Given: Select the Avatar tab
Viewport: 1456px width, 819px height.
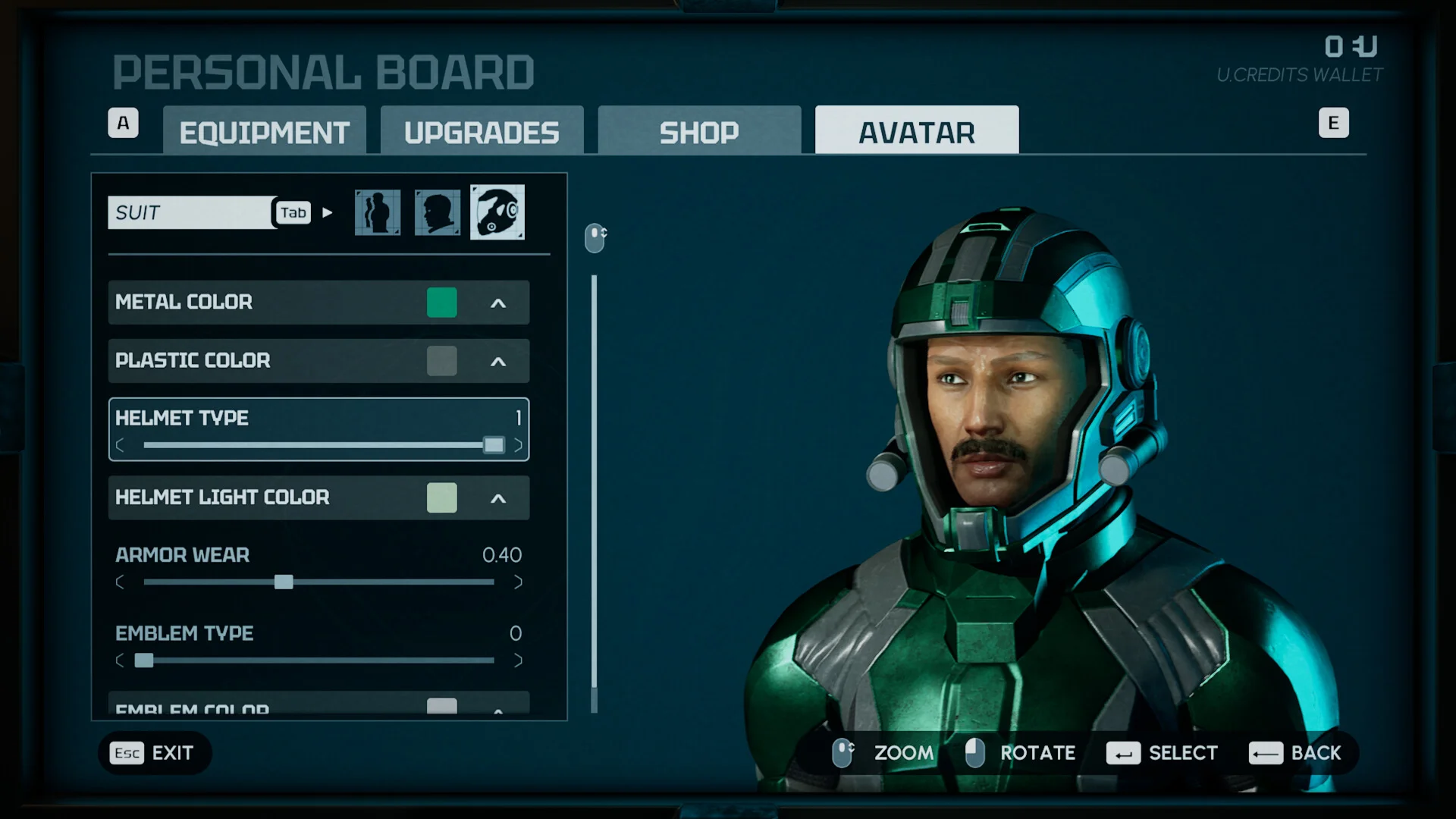Looking at the screenshot, I should pos(916,132).
